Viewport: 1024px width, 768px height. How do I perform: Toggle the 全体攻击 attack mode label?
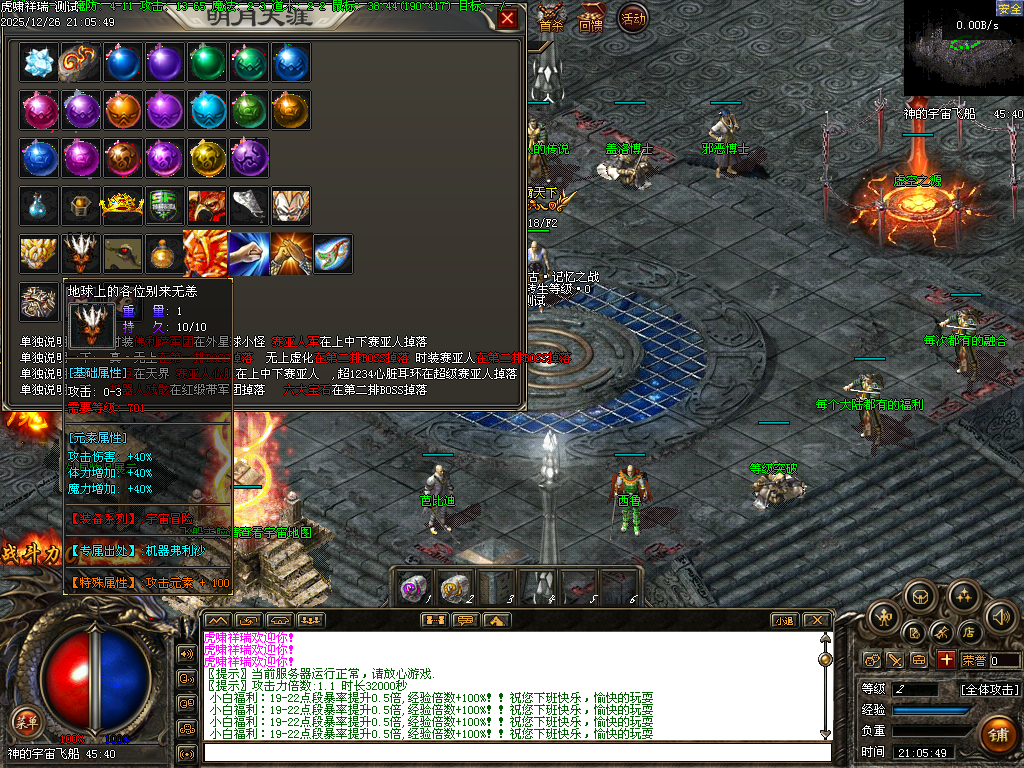coord(989,689)
